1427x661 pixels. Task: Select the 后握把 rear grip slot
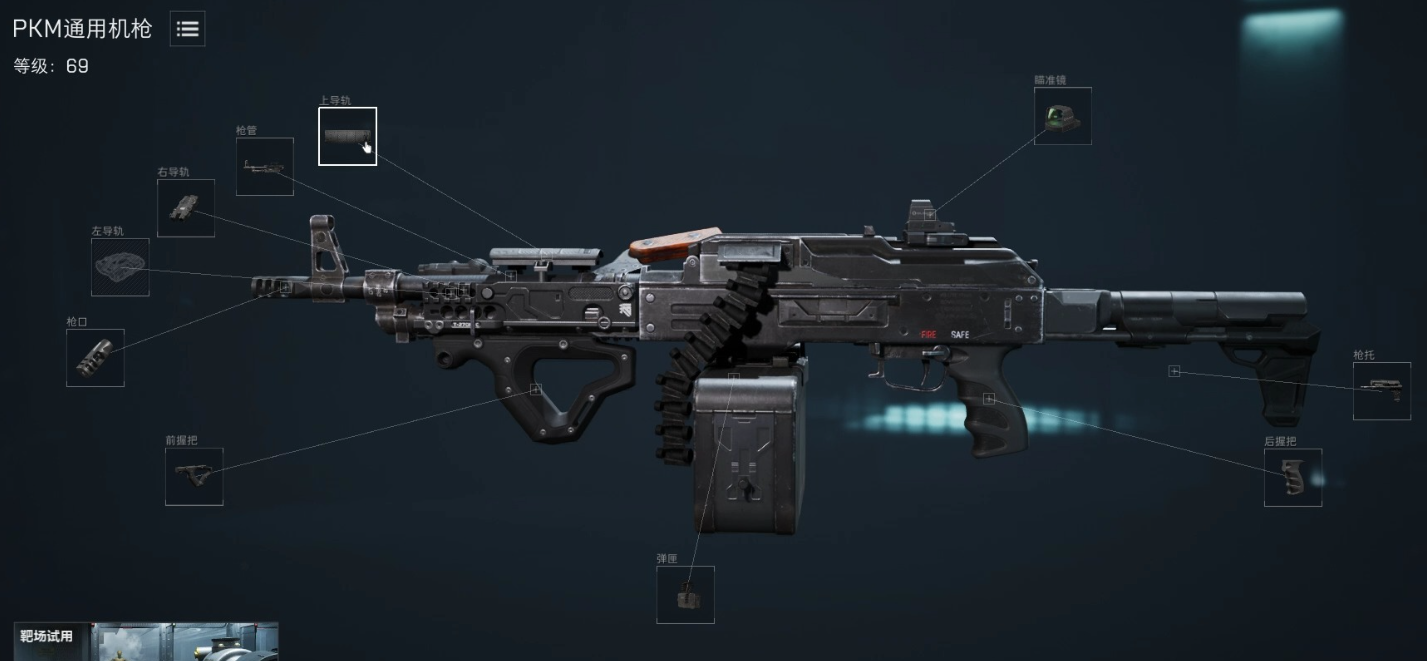pos(1292,477)
